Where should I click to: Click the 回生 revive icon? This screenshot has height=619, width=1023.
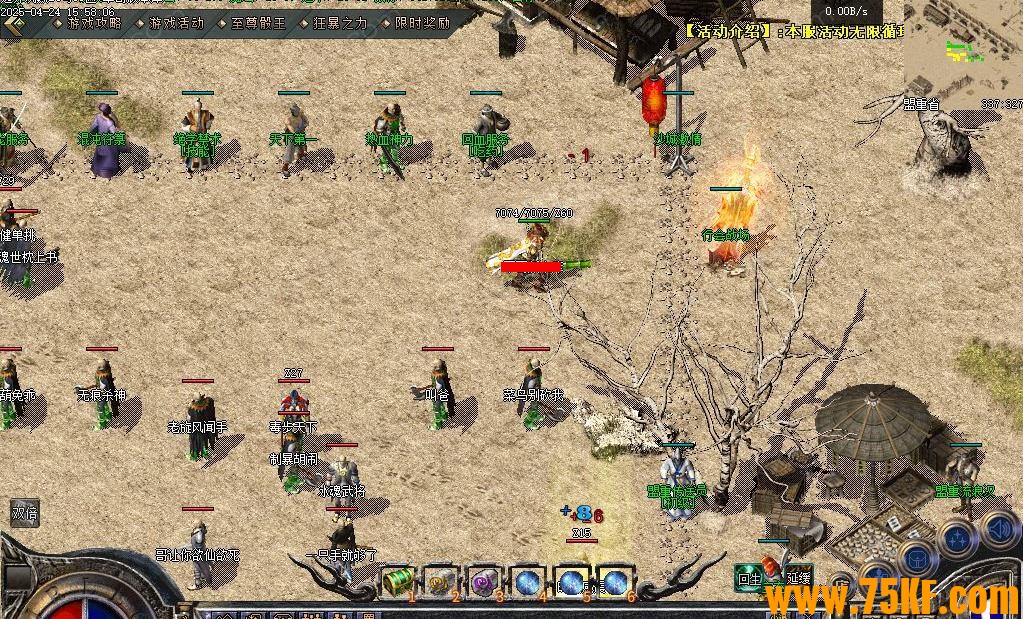[x=749, y=577]
